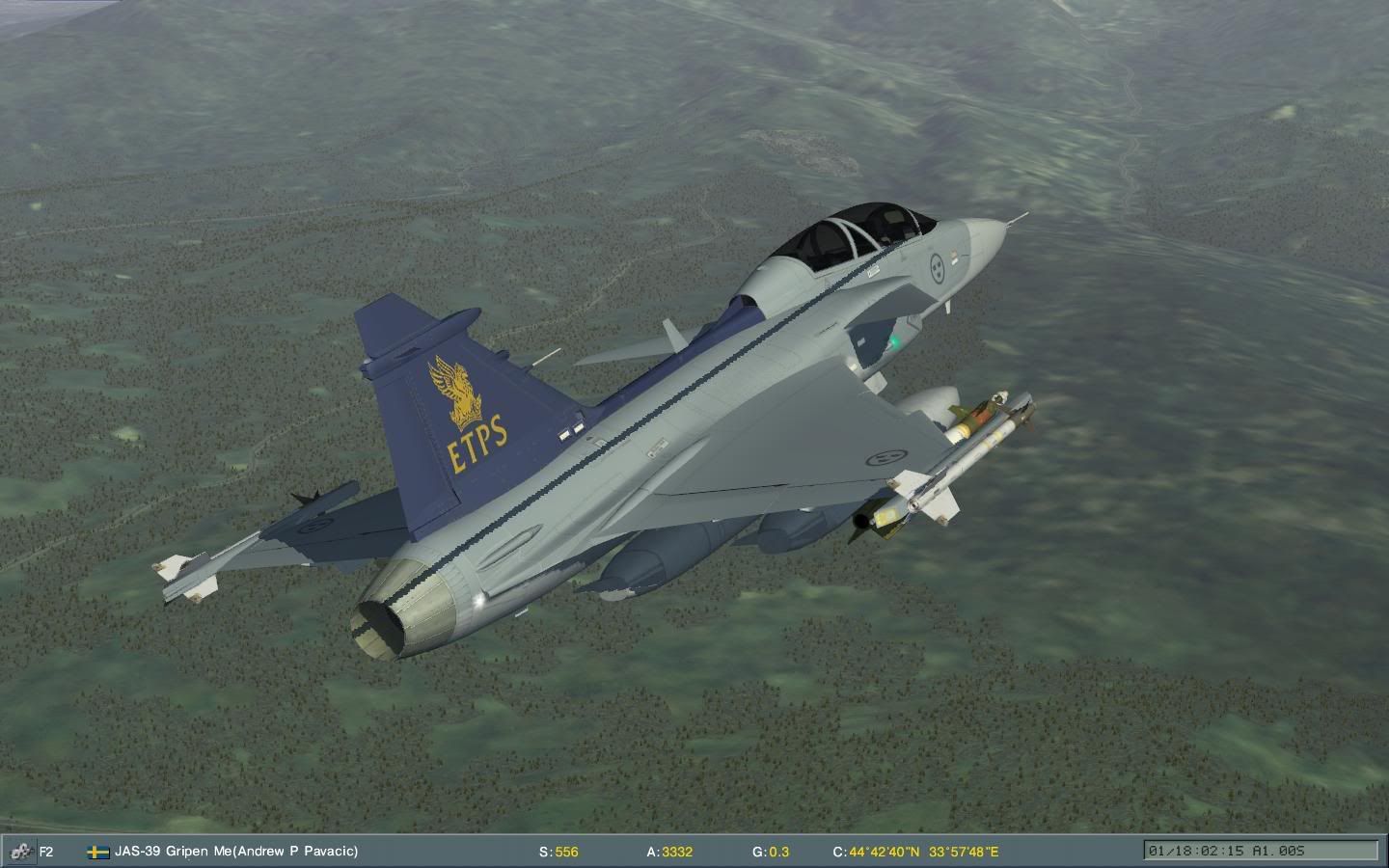
Task: Select the JAS-39 Gripen unit name label
Action: click(x=235, y=851)
